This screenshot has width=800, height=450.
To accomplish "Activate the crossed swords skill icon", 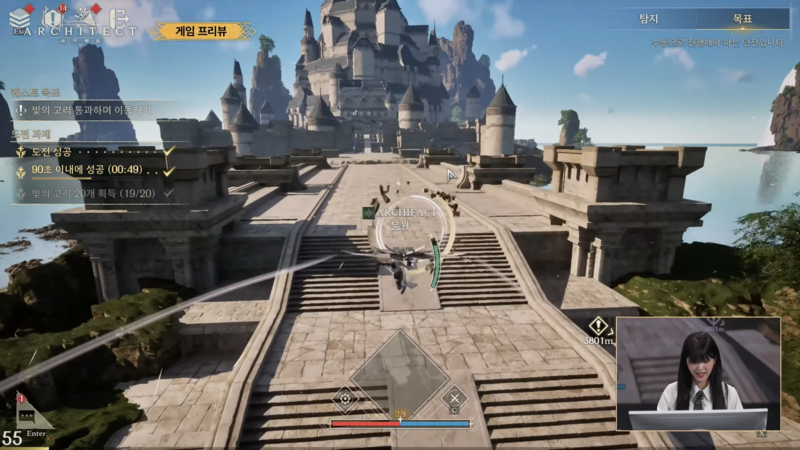I will click(454, 397).
